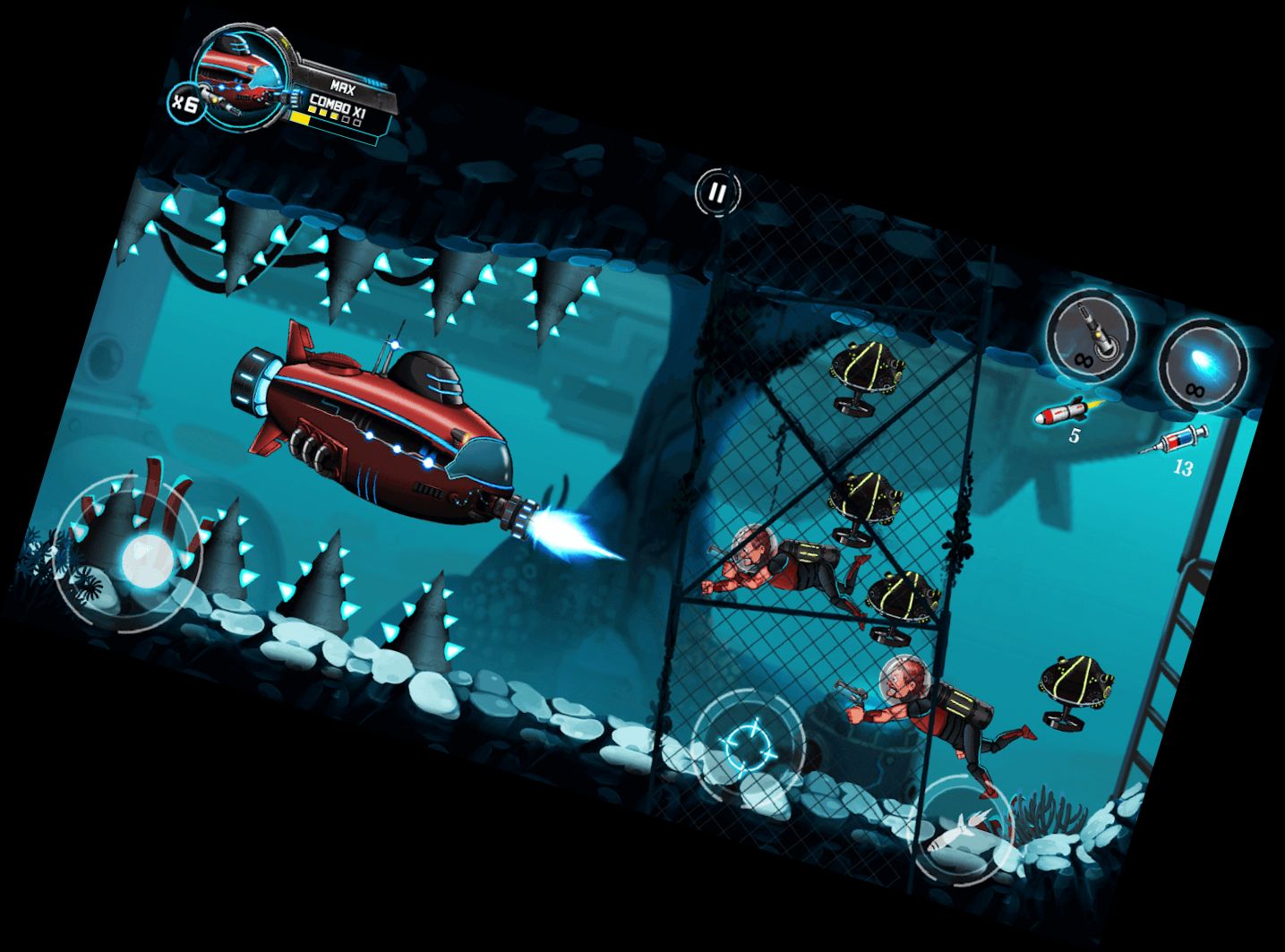This screenshot has width=1285, height=952.
Task: Select the cannon turret weapon
Action: pyautogui.click(x=1092, y=336)
